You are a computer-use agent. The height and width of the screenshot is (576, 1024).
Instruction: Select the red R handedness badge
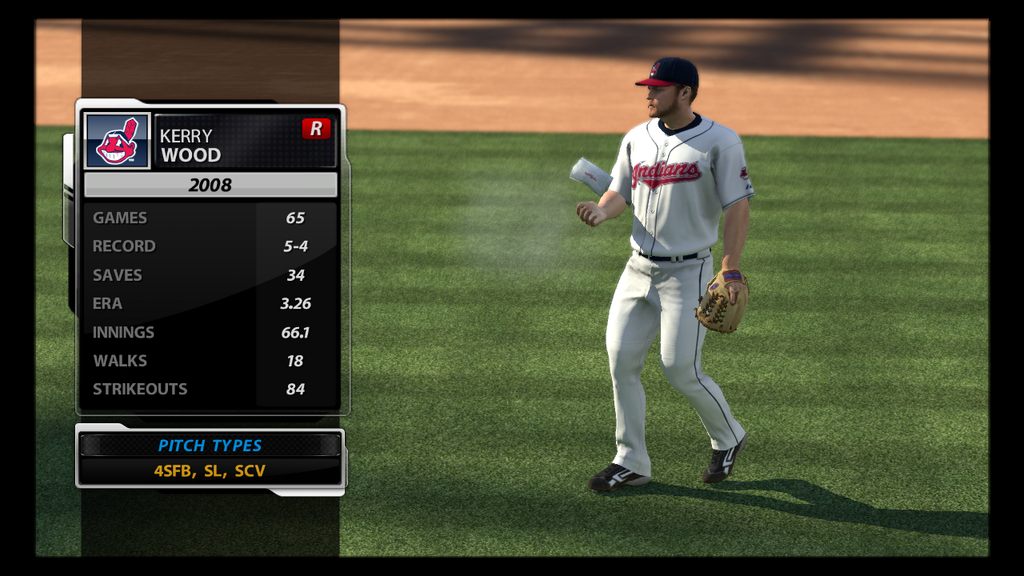pyautogui.click(x=316, y=128)
